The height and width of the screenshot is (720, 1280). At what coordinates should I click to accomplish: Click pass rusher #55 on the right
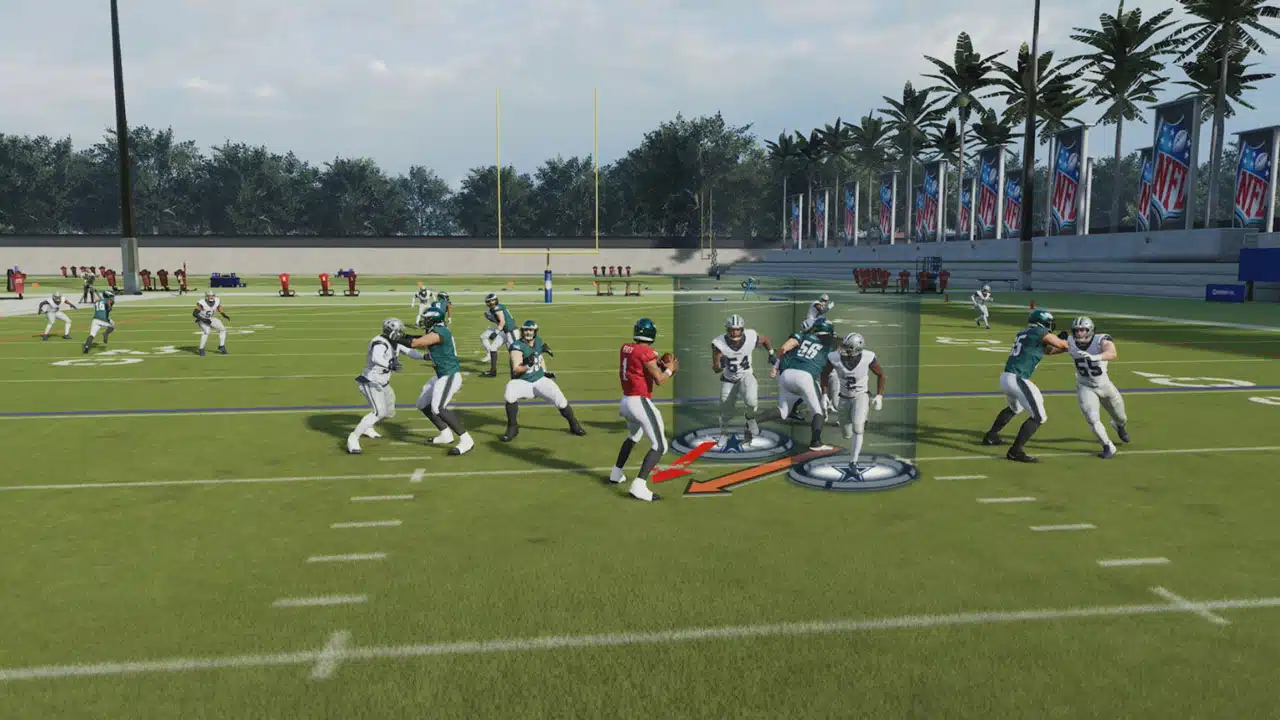tap(1090, 370)
